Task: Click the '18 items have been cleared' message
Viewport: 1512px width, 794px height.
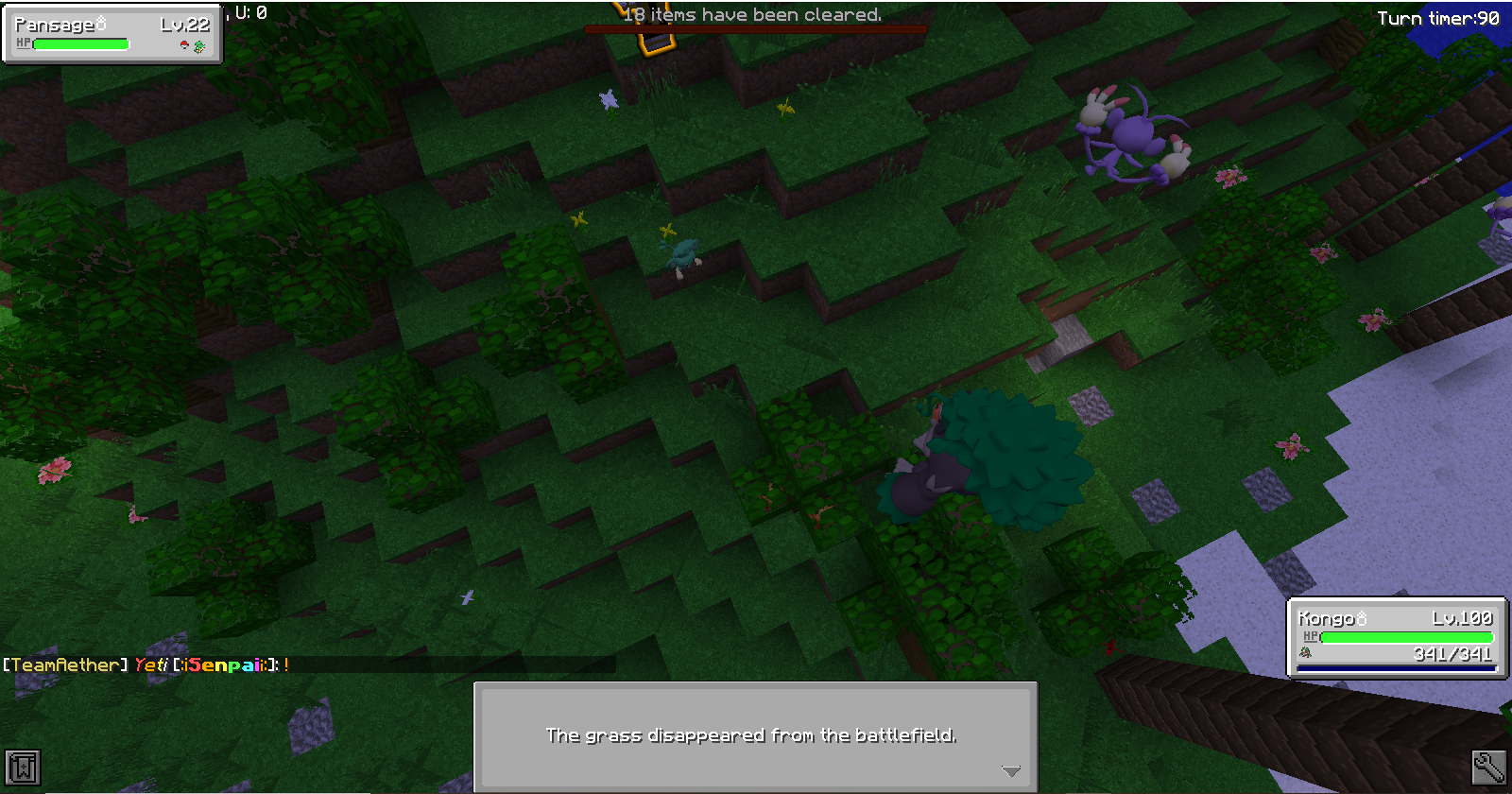Action: (750, 15)
